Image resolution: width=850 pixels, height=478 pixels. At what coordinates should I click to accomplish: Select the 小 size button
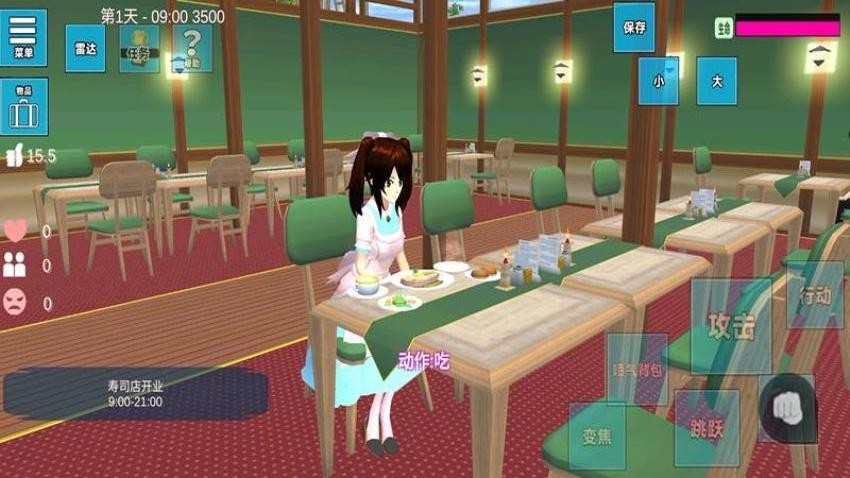coord(658,81)
